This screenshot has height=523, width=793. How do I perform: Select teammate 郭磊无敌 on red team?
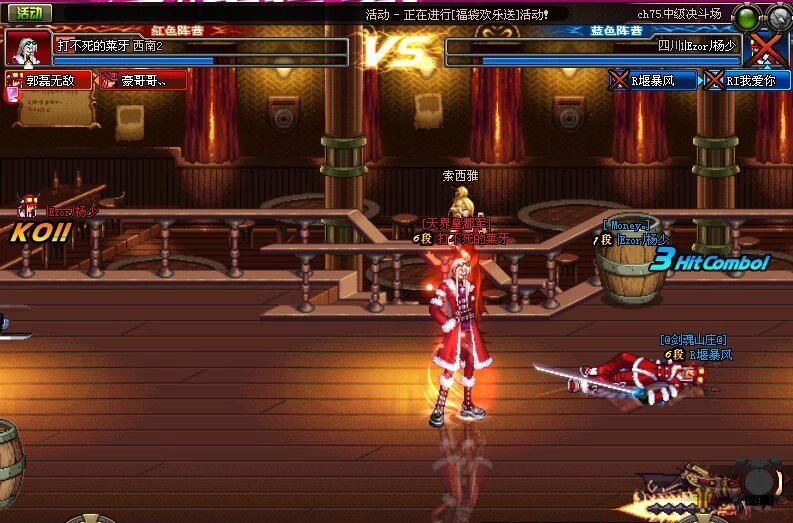(x=49, y=80)
